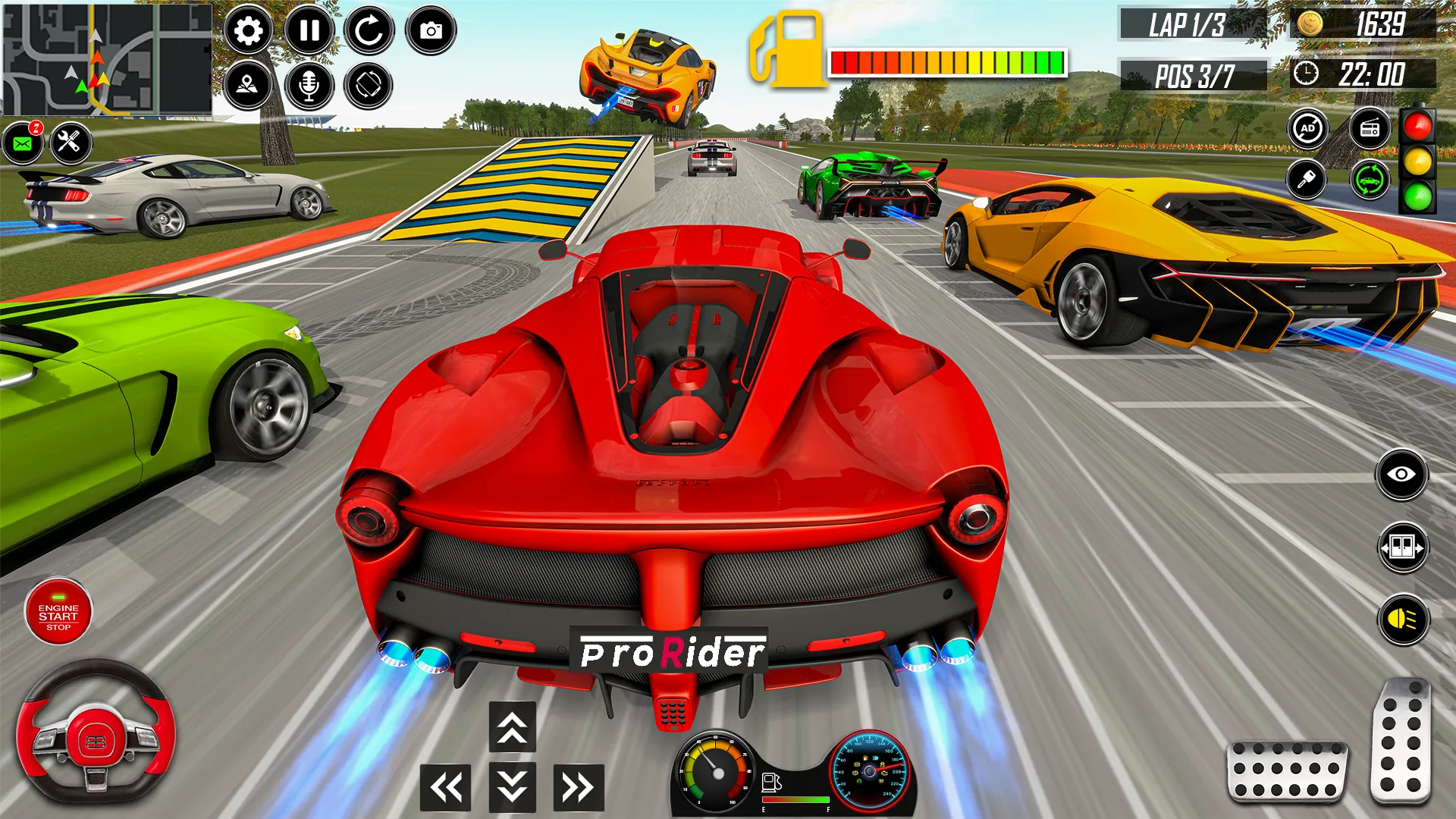
Task: Step on the wide brake pedal
Action: coord(1287,770)
